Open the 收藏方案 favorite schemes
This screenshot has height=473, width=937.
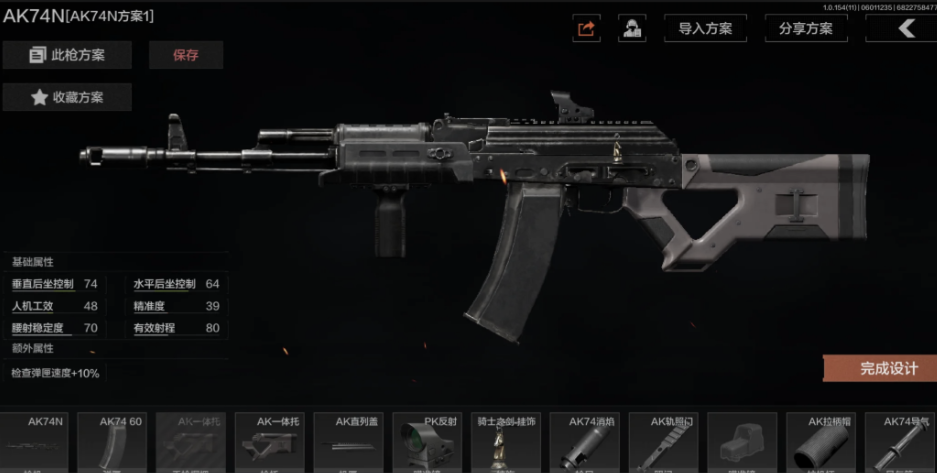pos(67,97)
